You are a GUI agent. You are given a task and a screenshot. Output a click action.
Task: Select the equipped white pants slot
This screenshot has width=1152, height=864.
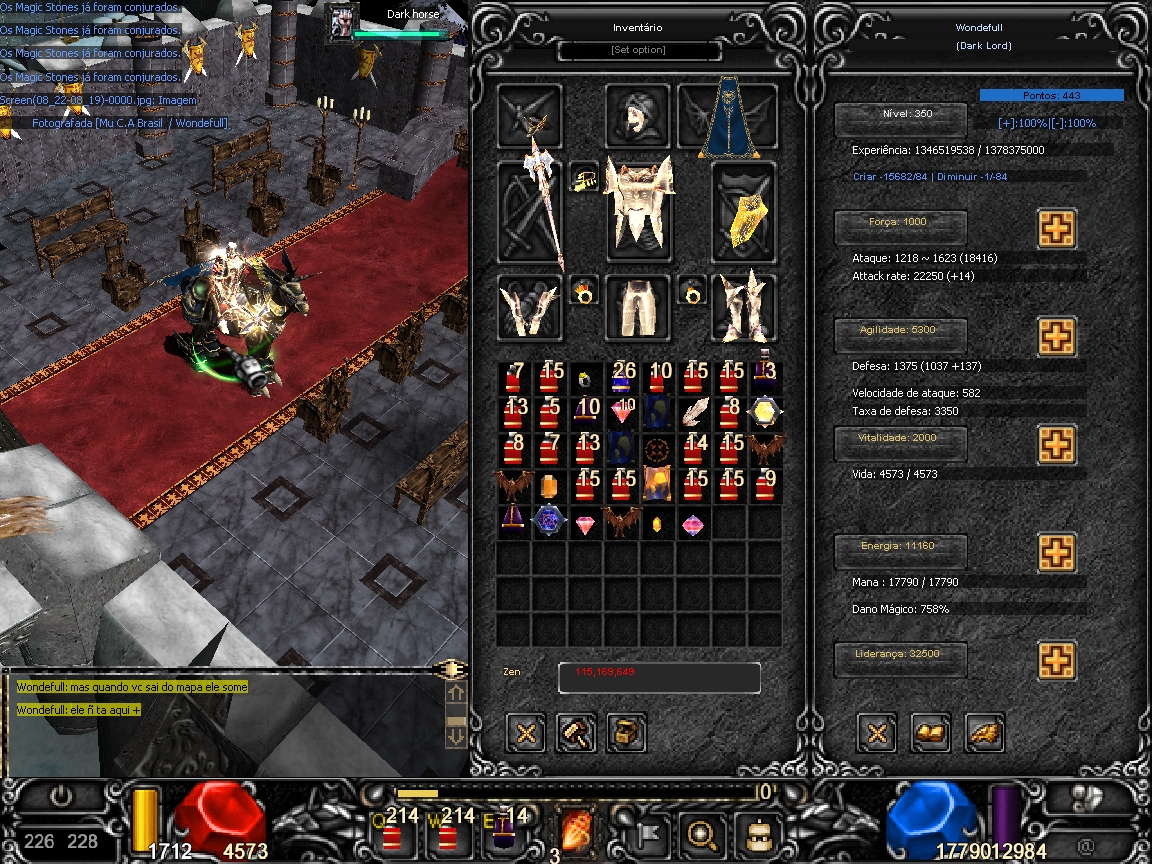tap(637, 307)
